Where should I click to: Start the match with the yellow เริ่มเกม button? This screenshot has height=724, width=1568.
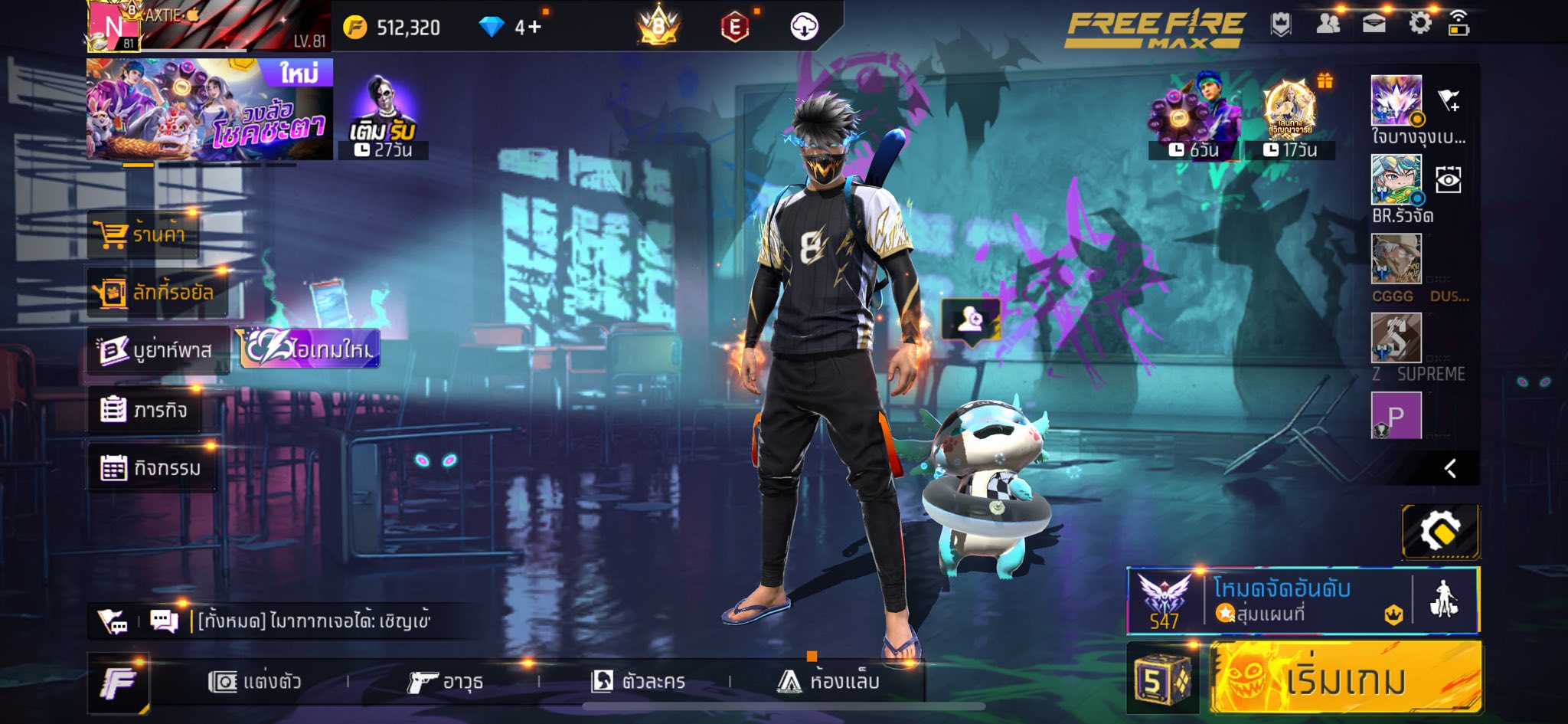pos(1345,679)
